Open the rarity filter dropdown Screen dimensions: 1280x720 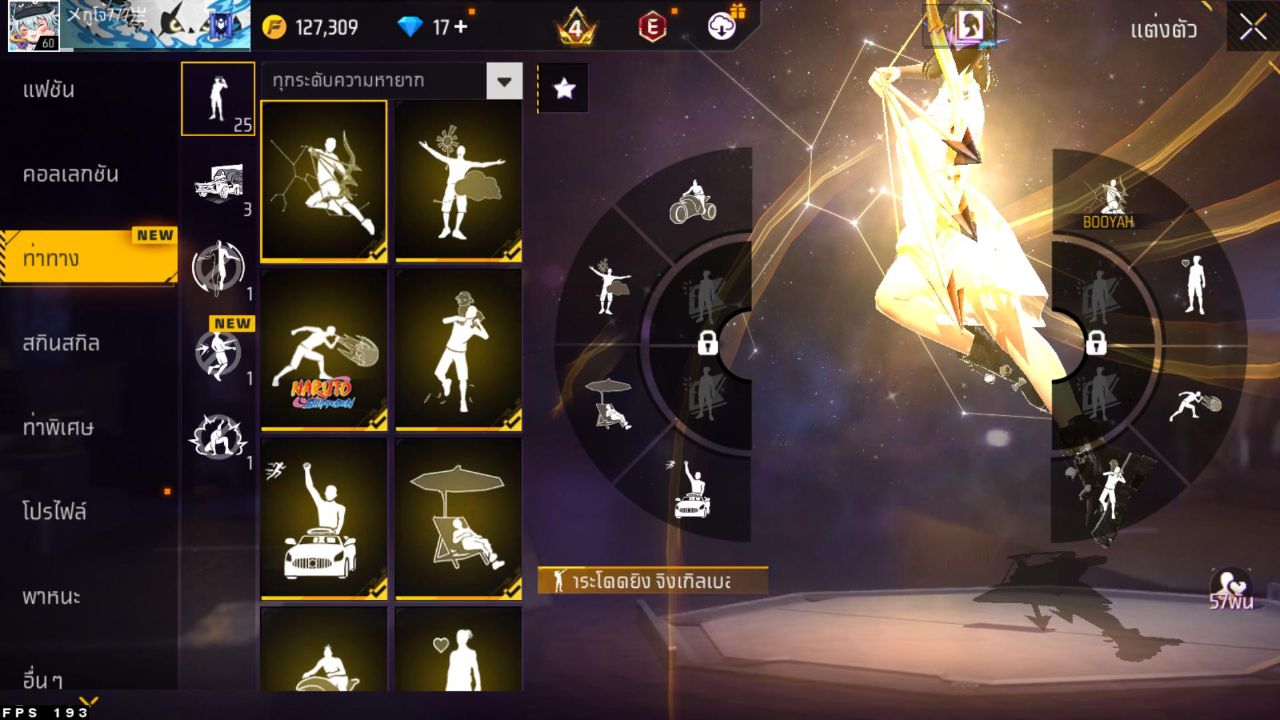pos(505,83)
